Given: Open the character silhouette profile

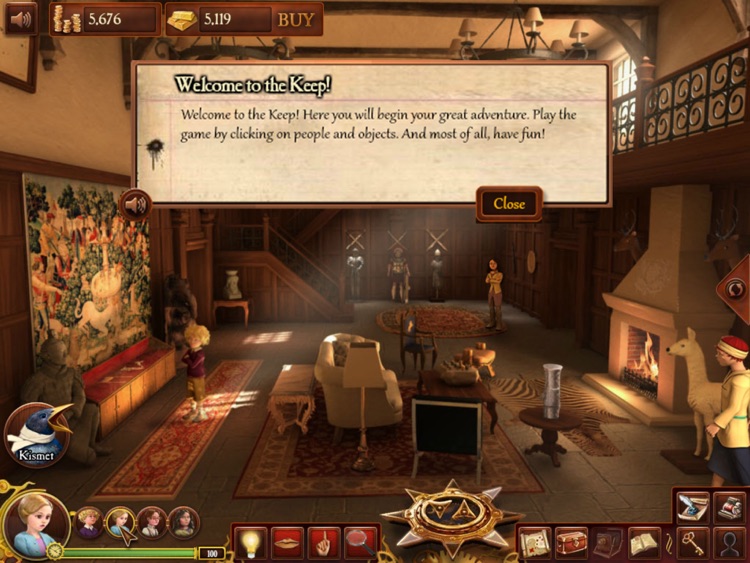Looking at the screenshot, I should tap(729, 543).
